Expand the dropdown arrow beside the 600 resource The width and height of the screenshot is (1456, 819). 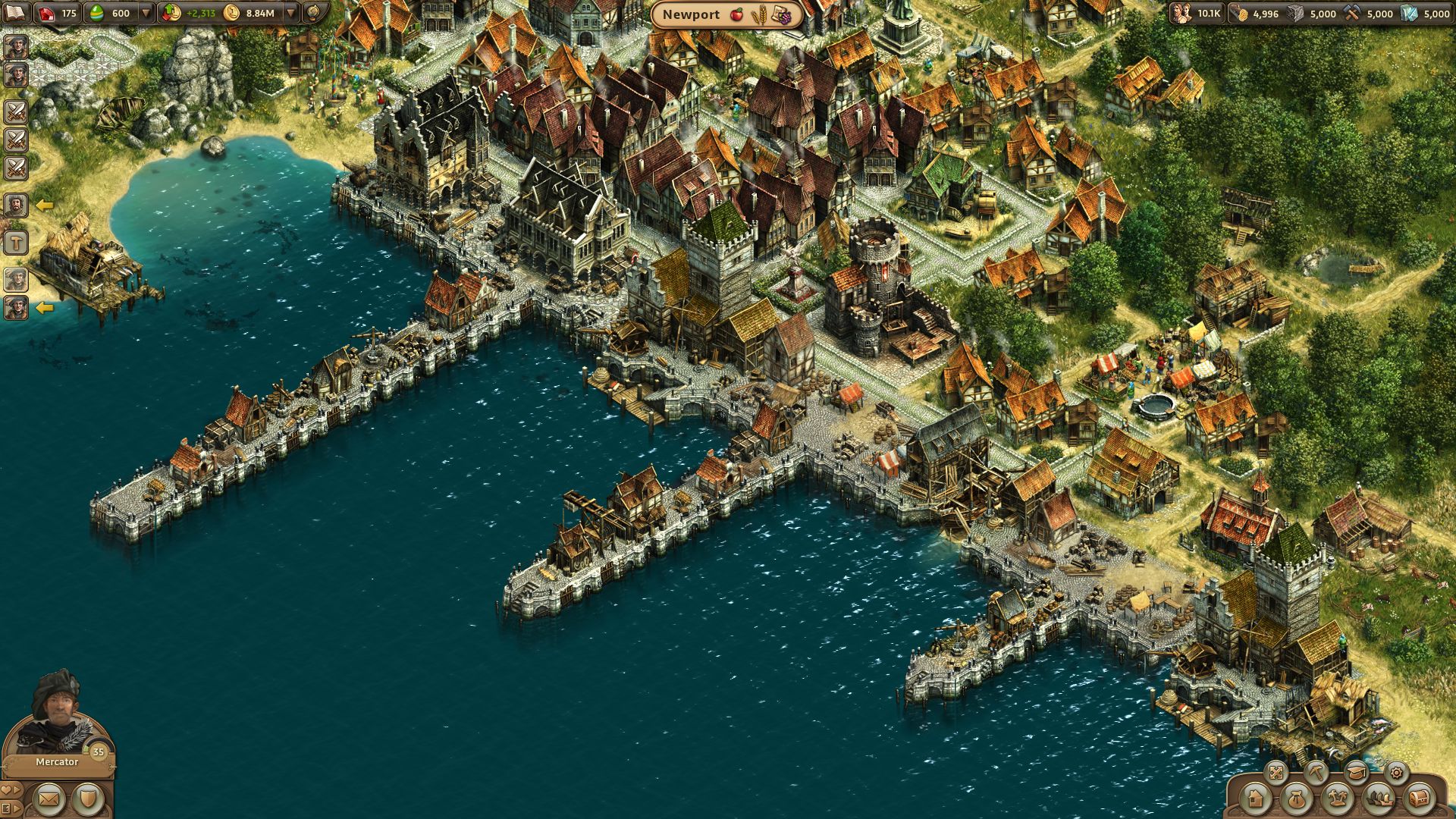[x=146, y=13]
